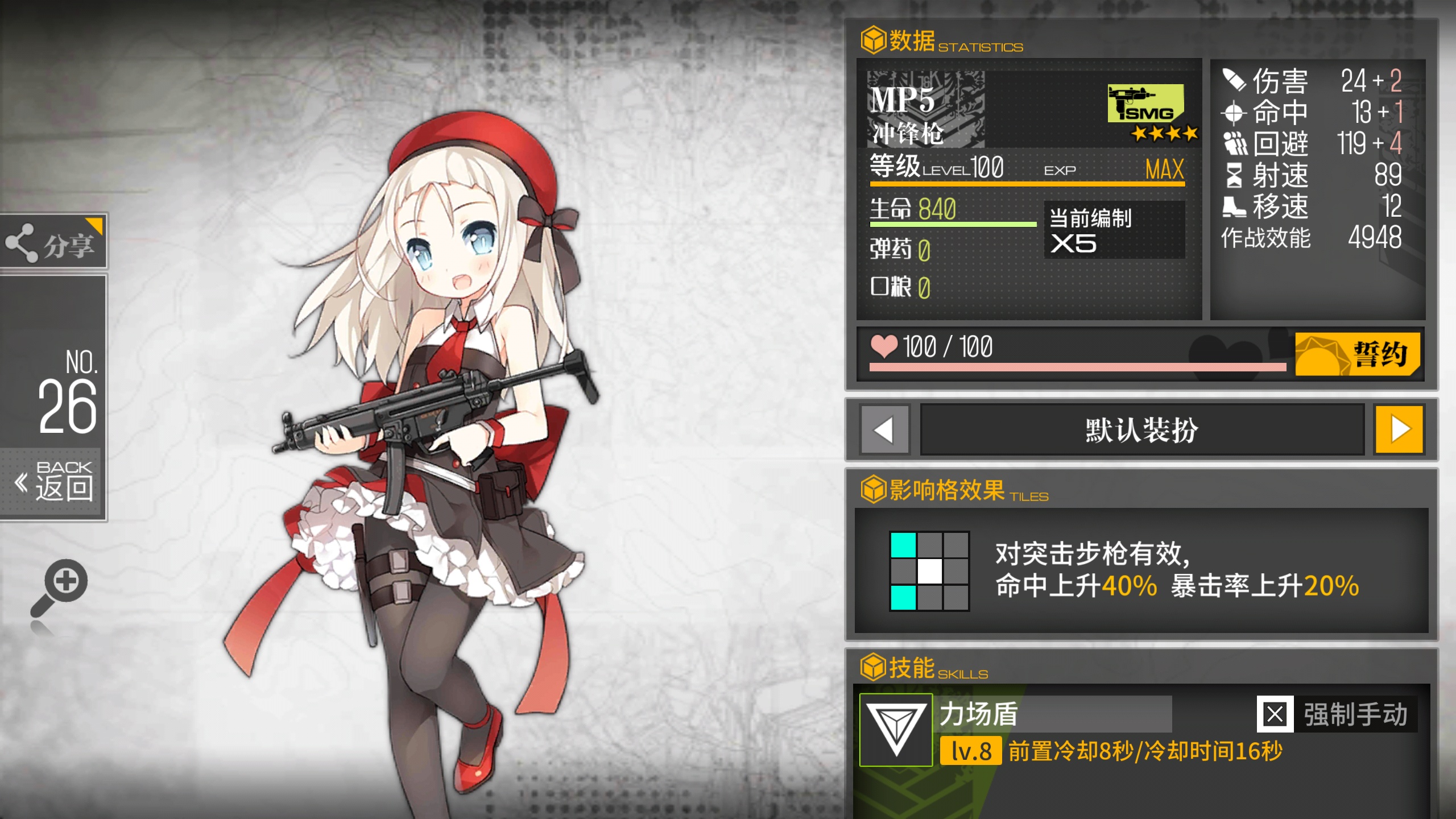Click the 默认装扮 costume name bar
The height and width of the screenshot is (819, 1456).
pyautogui.click(x=1141, y=429)
